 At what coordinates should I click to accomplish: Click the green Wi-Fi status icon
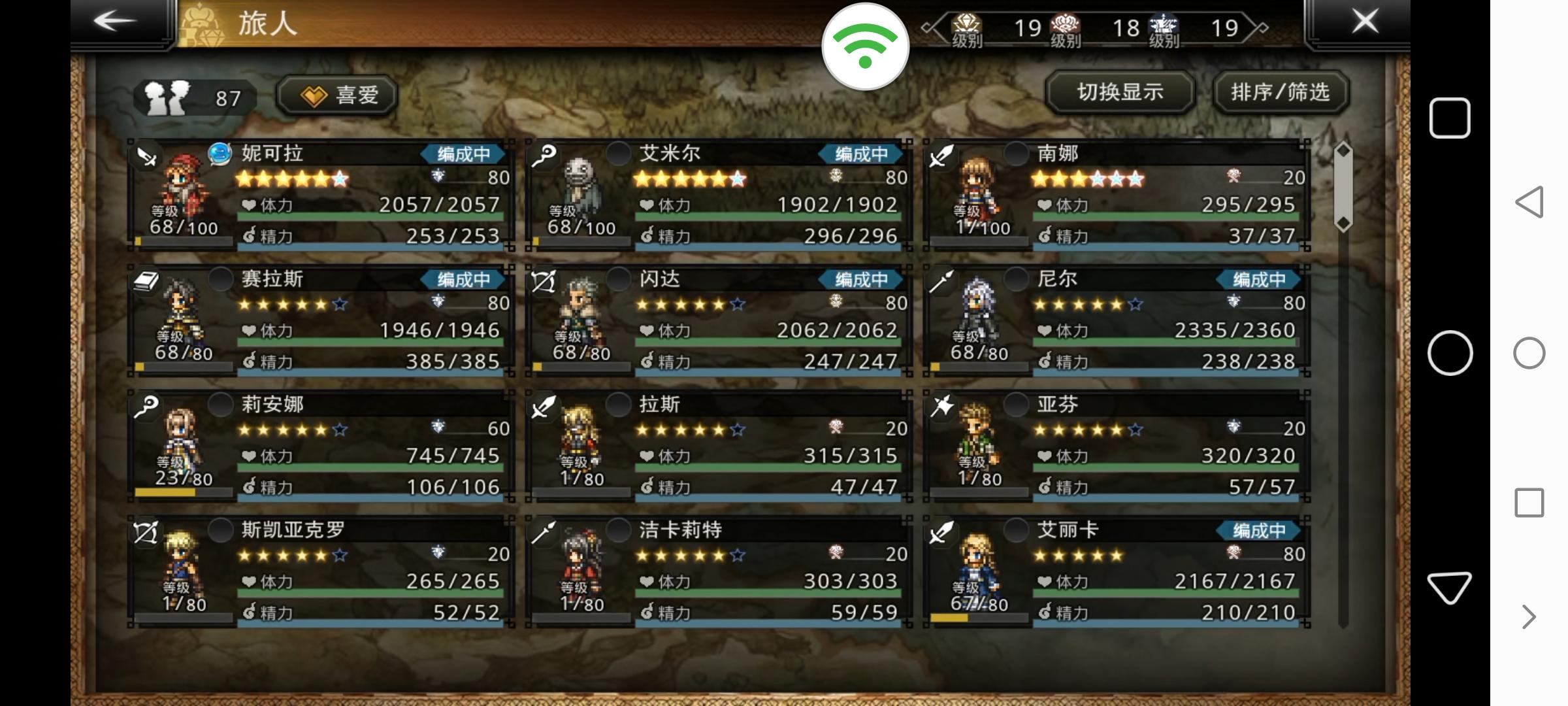866,46
